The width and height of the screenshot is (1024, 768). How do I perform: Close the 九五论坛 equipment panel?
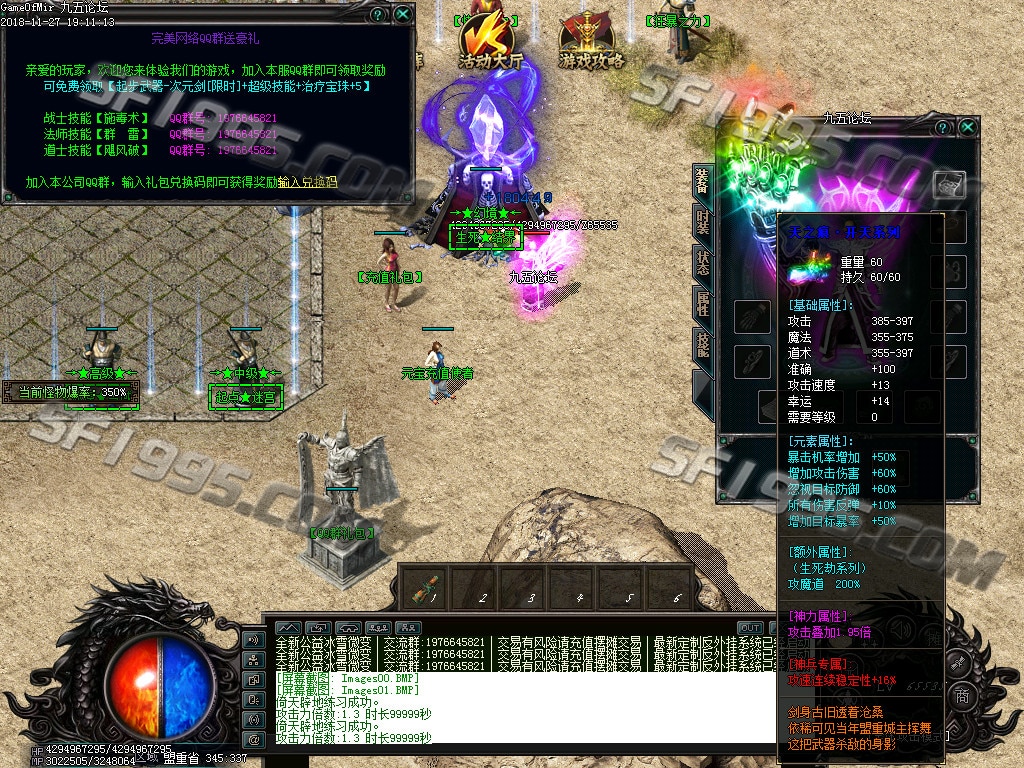[x=967, y=128]
